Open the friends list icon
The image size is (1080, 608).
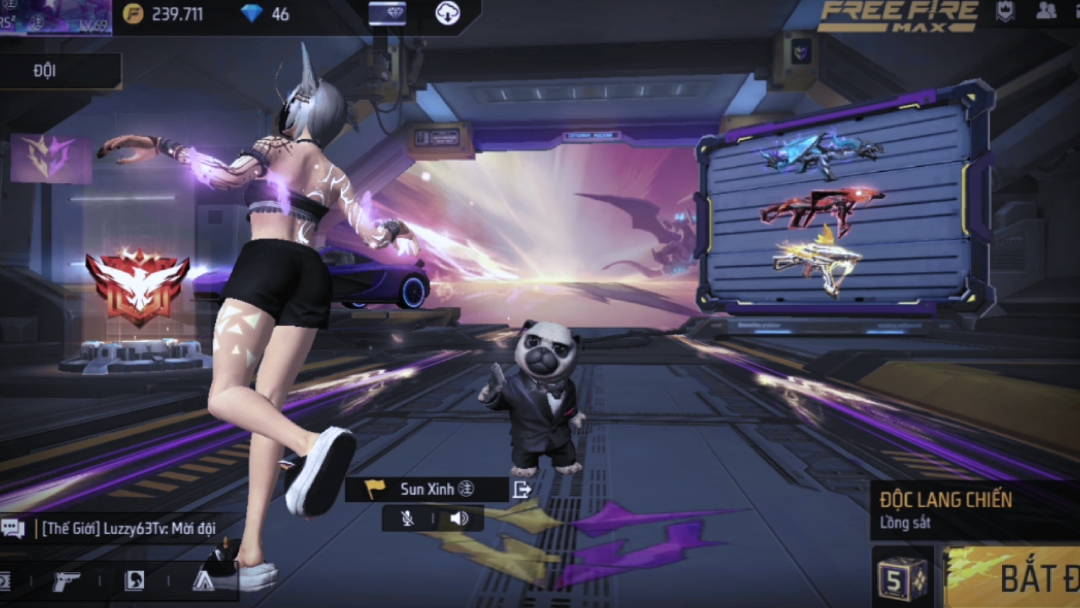[x=1046, y=12]
